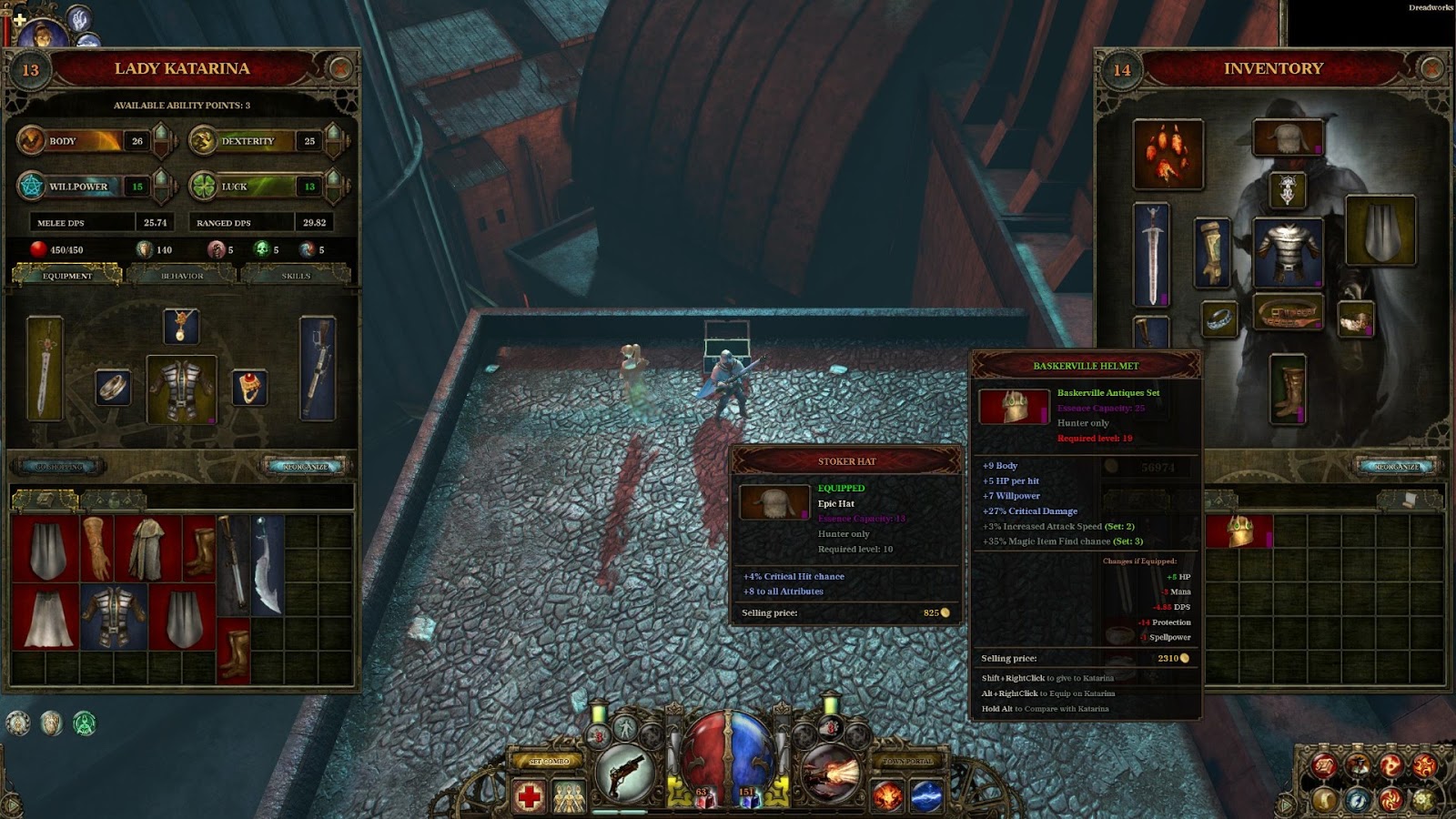Switch to Katarina's Behavior tab
Screen dimensions: 1456x819
click(x=182, y=275)
